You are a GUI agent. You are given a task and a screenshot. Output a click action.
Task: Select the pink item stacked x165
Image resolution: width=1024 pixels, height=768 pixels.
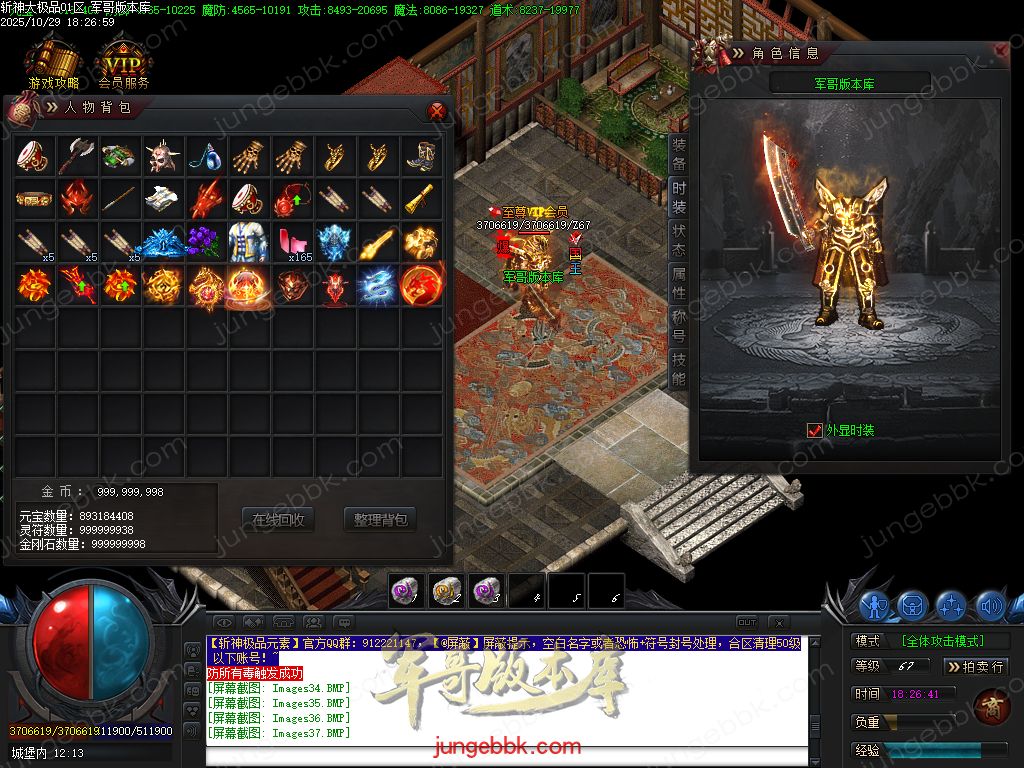pos(292,242)
